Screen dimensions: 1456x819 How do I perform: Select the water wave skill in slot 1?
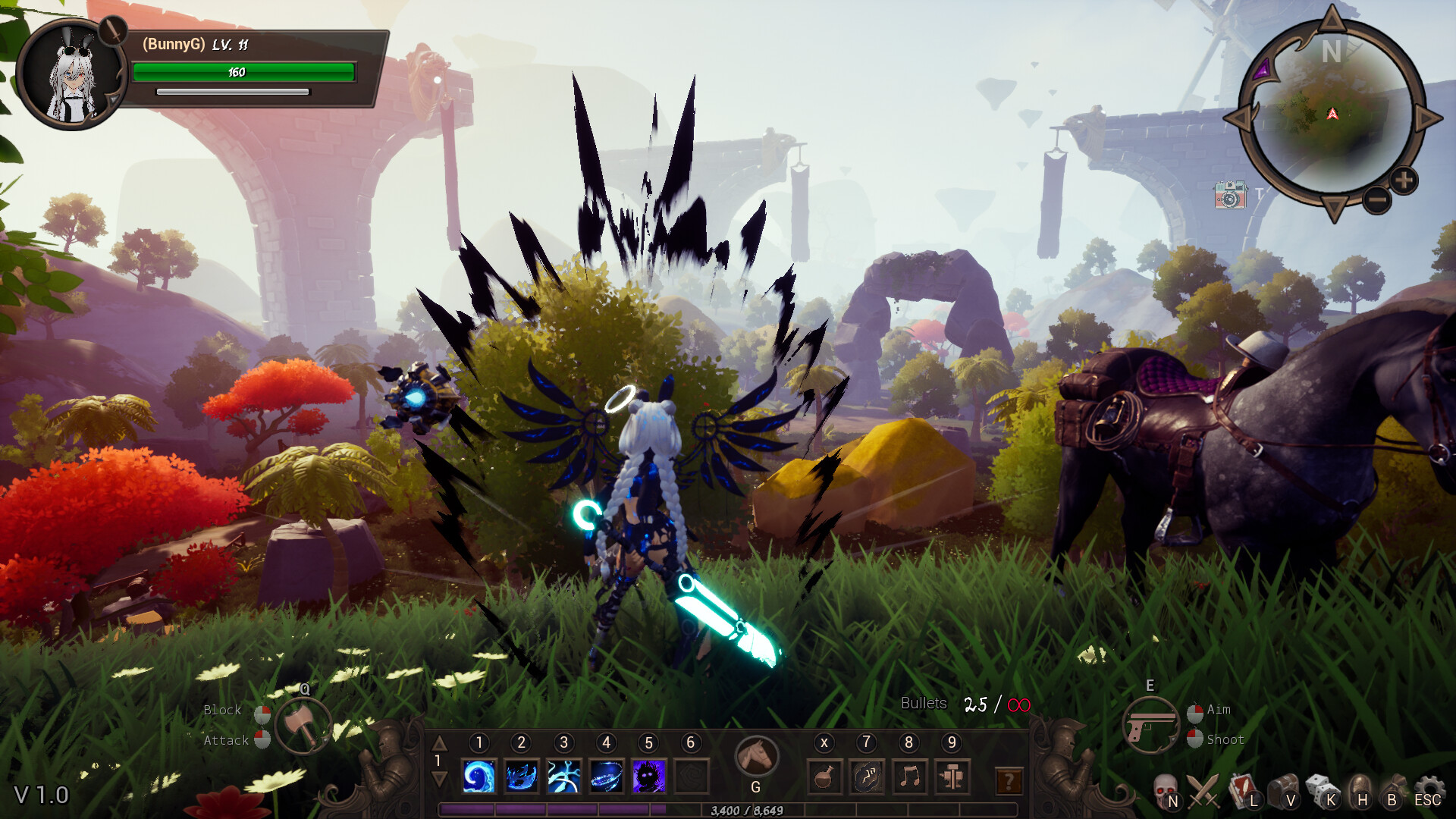[479, 777]
